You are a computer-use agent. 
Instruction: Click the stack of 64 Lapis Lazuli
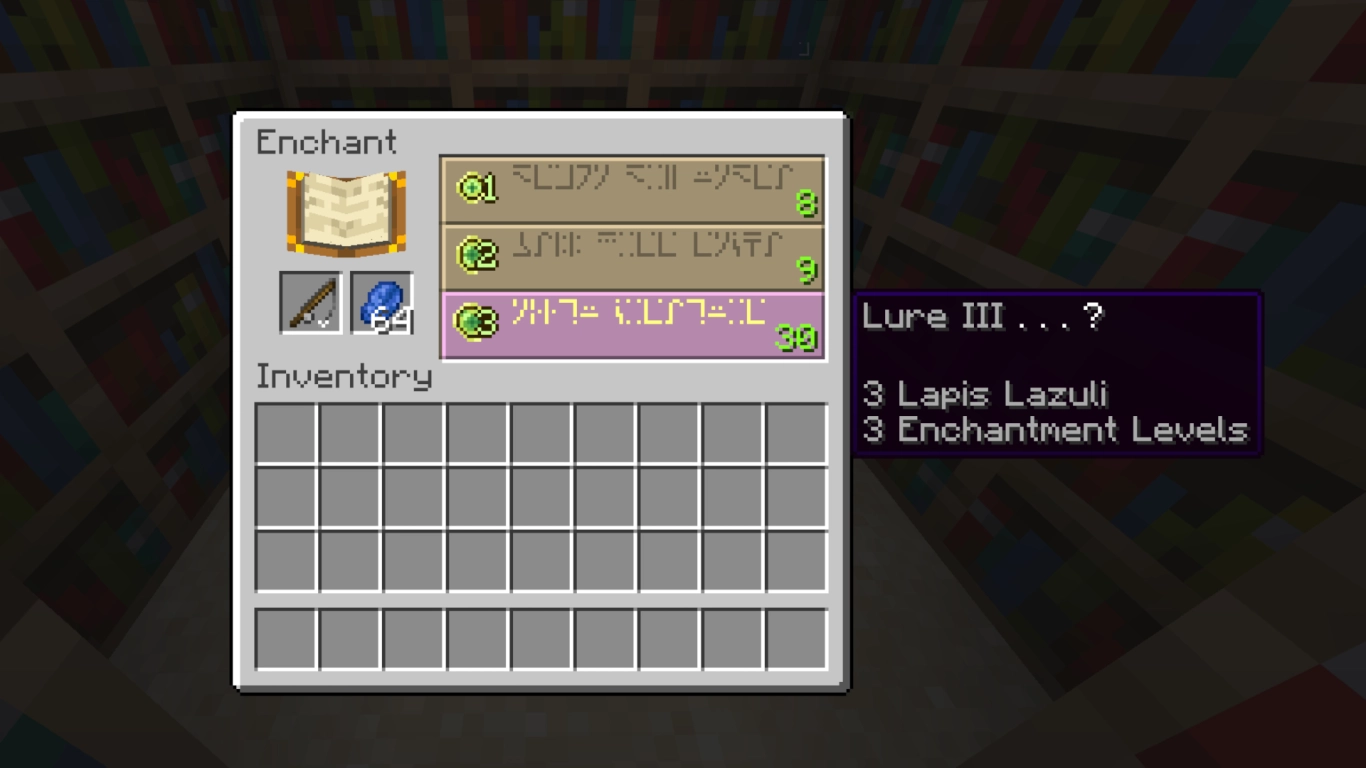383,303
